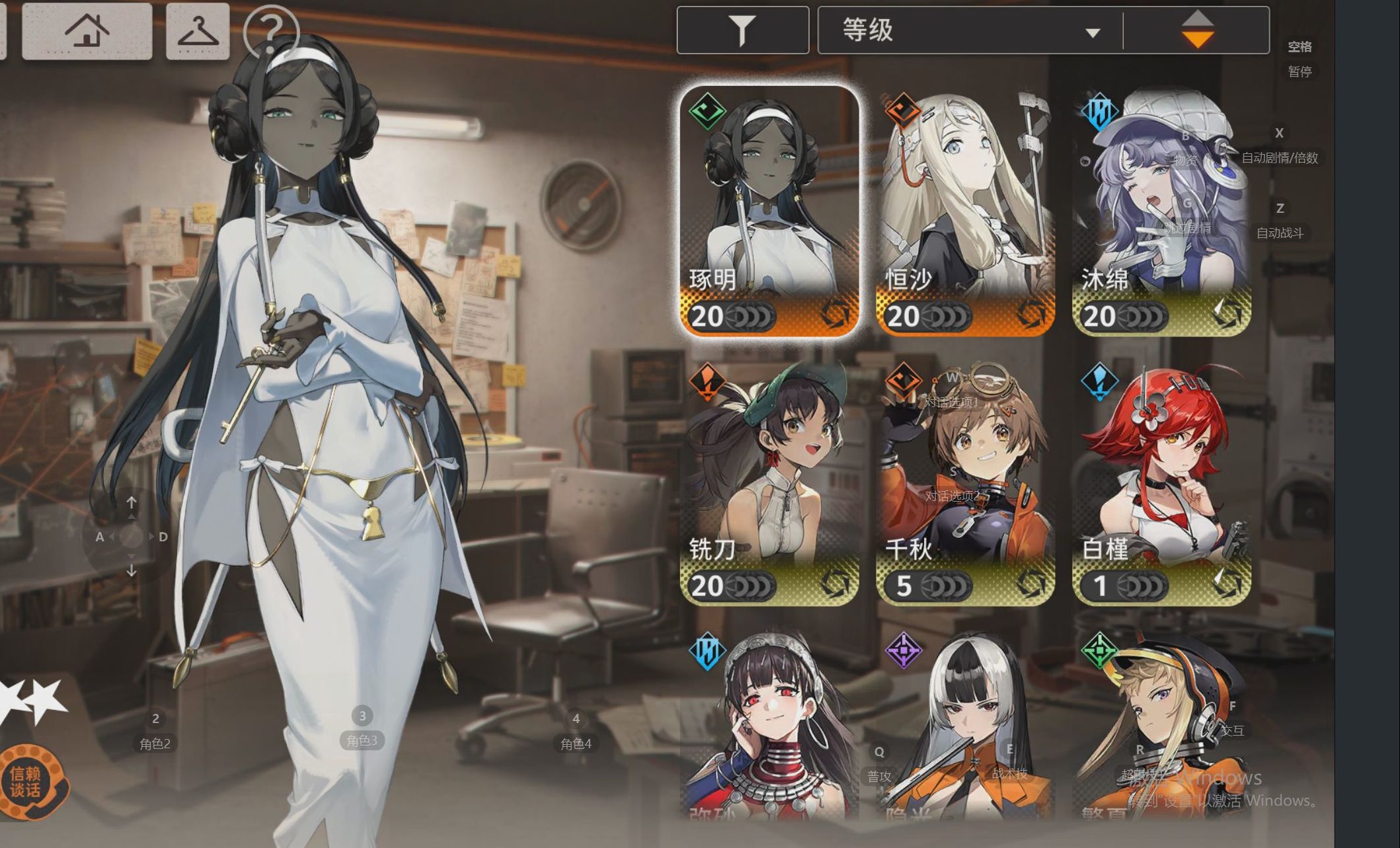Expand the 等级 sort dropdown
This screenshot has height=848, width=1400.
click(970, 30)
